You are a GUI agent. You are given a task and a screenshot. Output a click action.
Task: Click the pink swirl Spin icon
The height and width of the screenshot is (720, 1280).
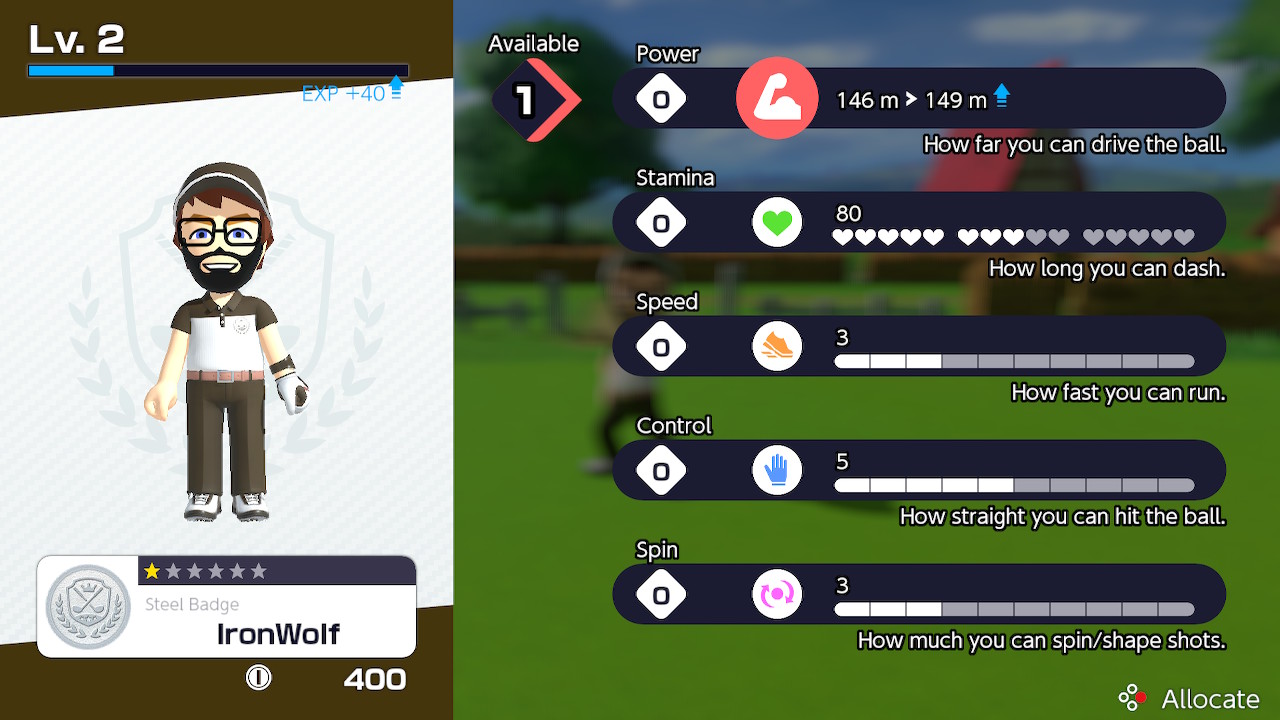point(777,594)
